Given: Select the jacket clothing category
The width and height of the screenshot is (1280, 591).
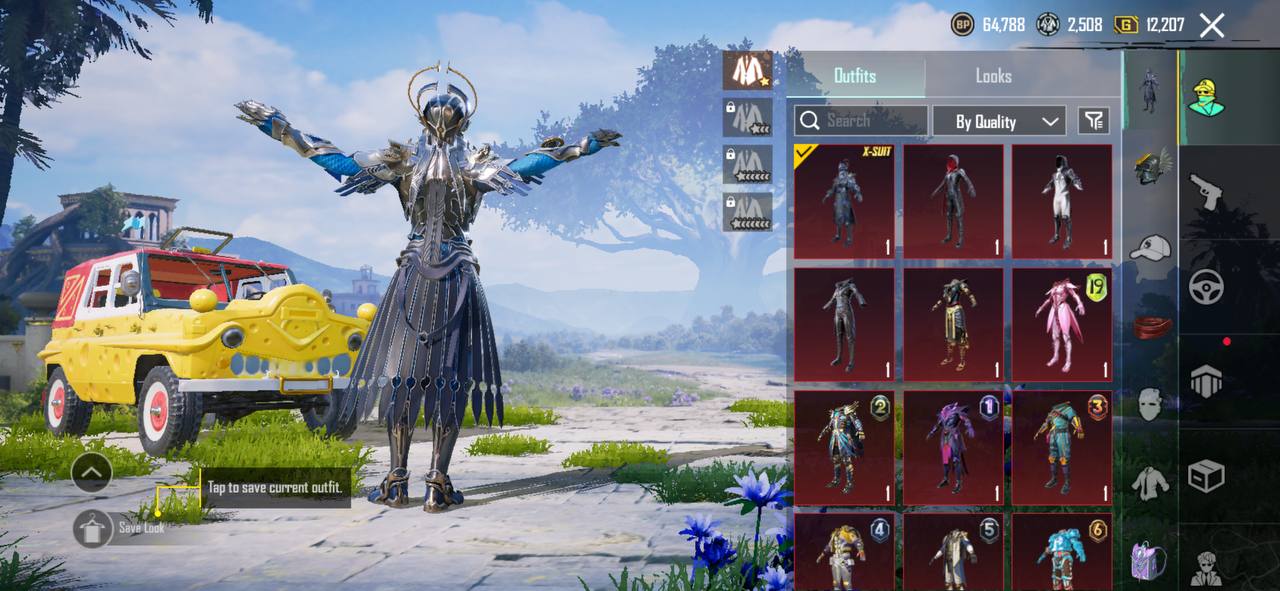Looking at the screenshot, I should pyautogui.click(x=1150, y=482).
